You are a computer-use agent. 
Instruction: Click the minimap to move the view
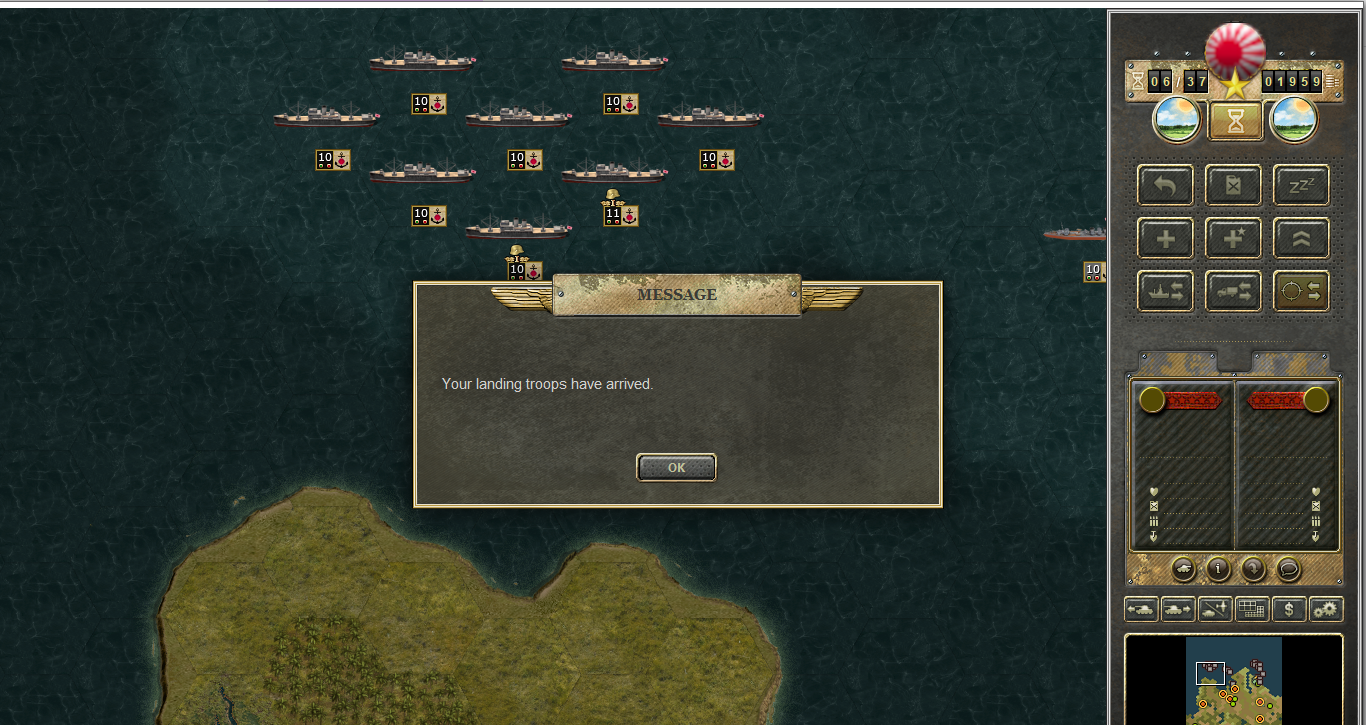1233,680
